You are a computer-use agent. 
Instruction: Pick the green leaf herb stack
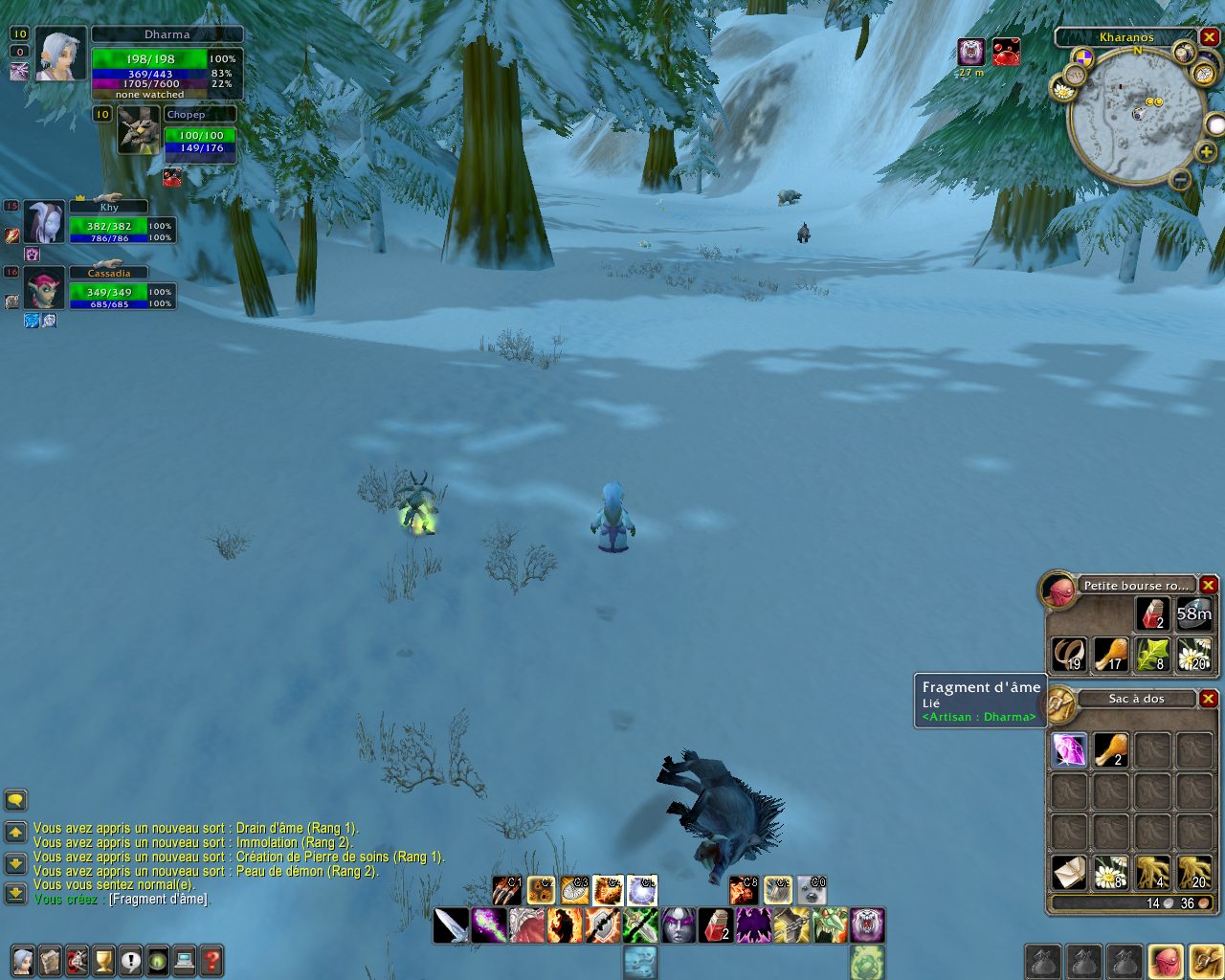point(1151,655)
